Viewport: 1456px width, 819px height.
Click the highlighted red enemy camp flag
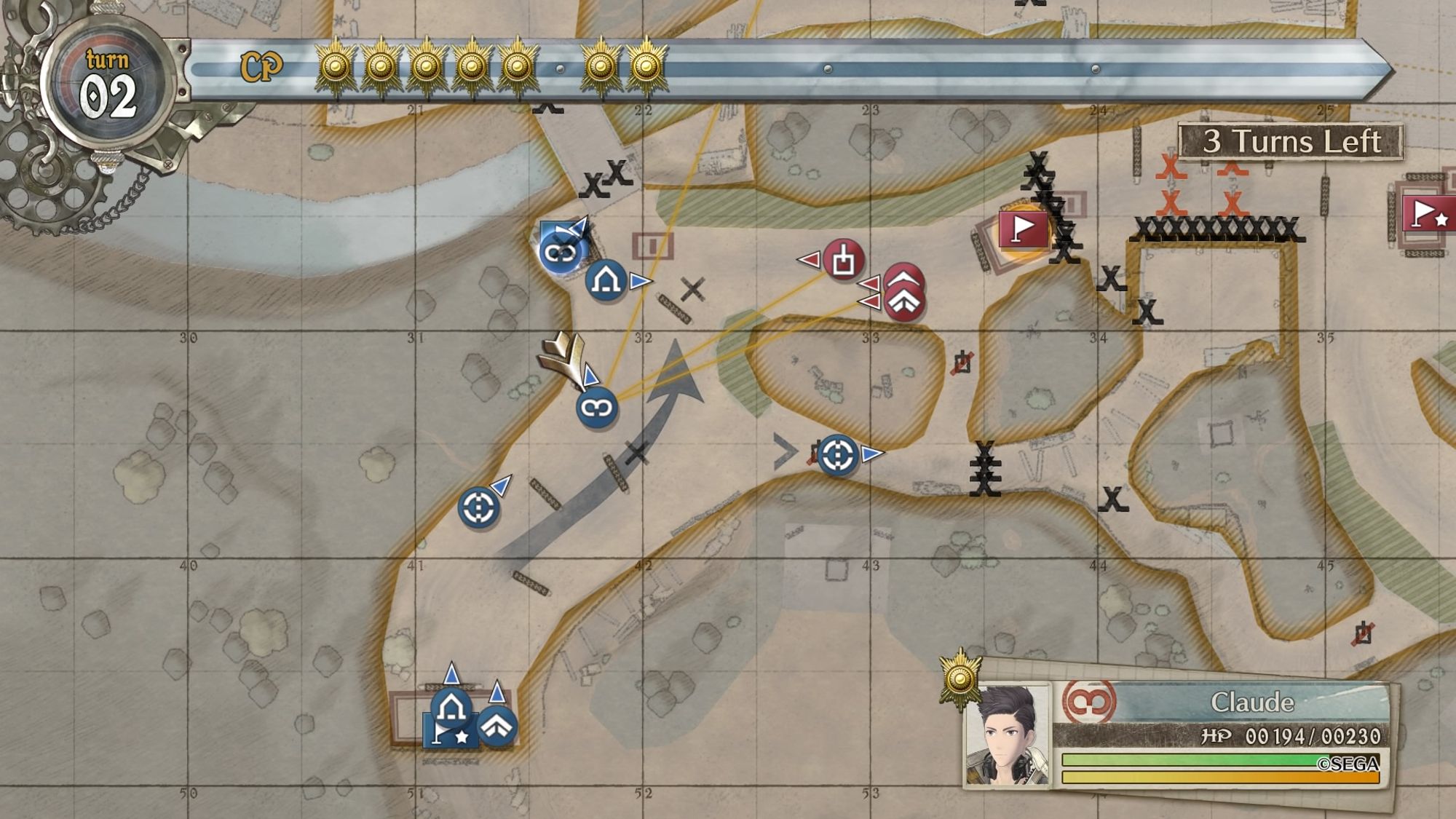tap(1023, 229)
